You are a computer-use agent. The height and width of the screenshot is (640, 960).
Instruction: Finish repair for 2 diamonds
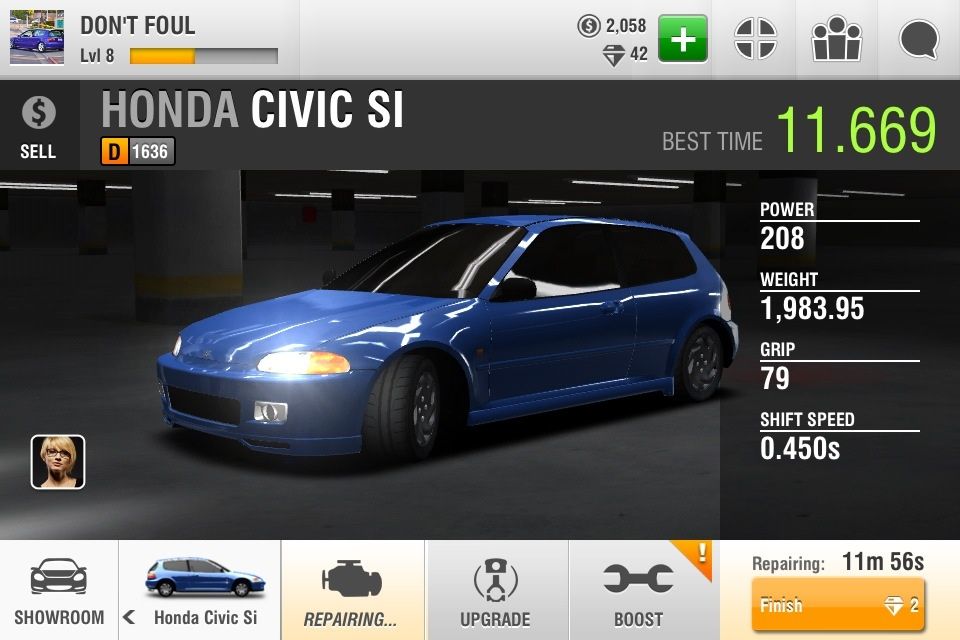click(837, 605)
